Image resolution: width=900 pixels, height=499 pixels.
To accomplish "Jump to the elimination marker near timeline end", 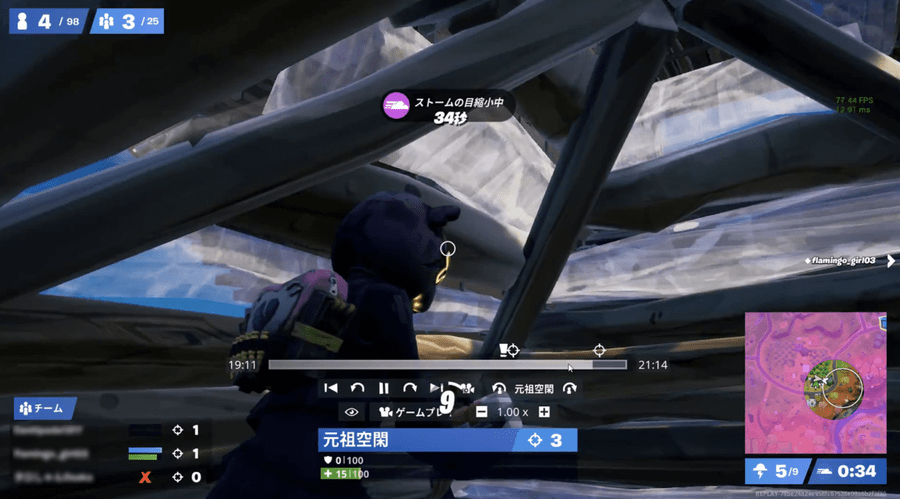I will click(x=599, y=350).
